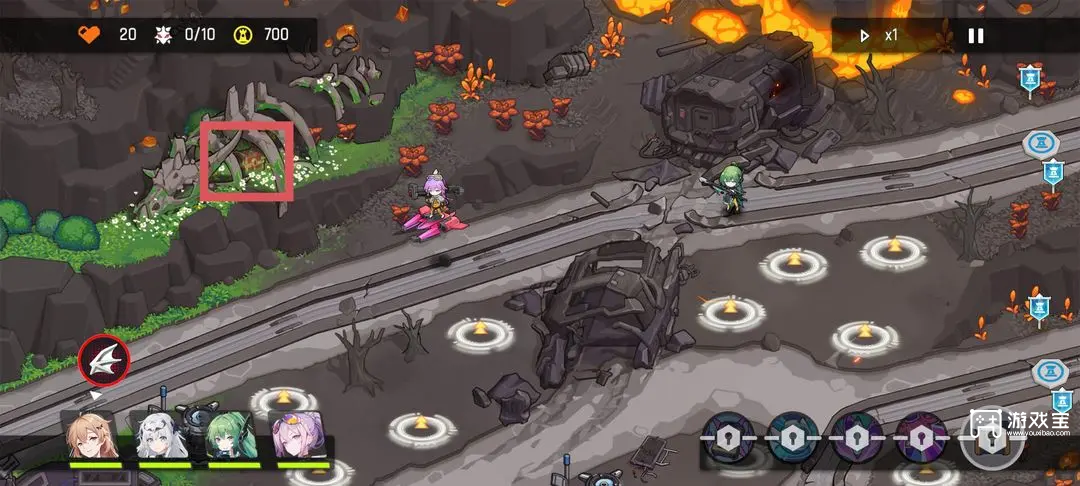Pause the battle
Viewport: 1080px width, 486px height.
click(975, 36)
